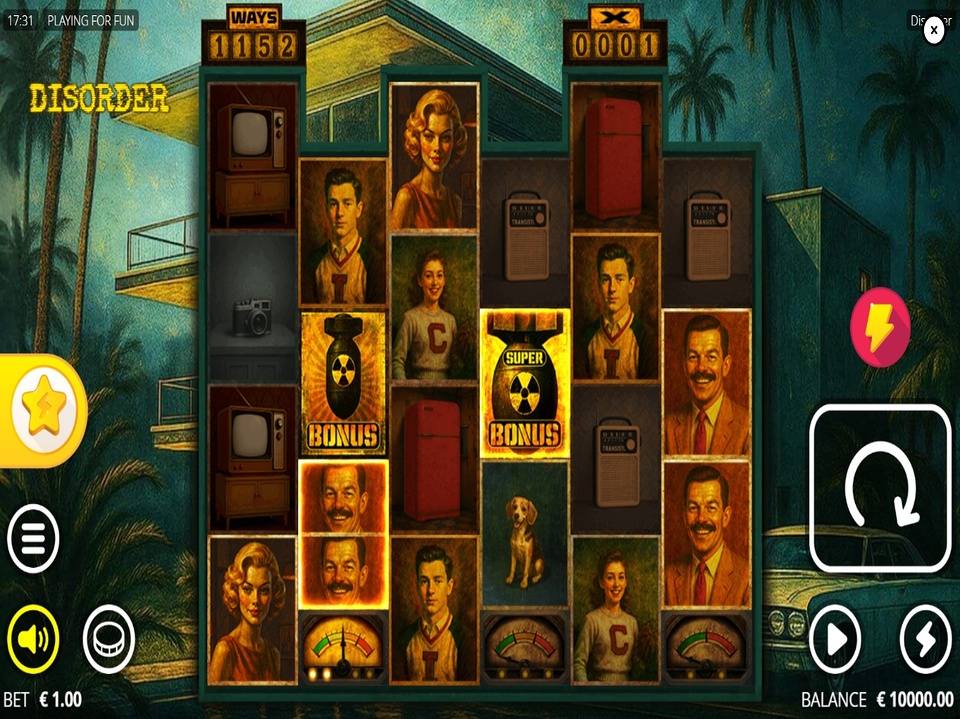Toggle the sound speaker button
Viewport: 960px width, 719px height.
point(33,637)
